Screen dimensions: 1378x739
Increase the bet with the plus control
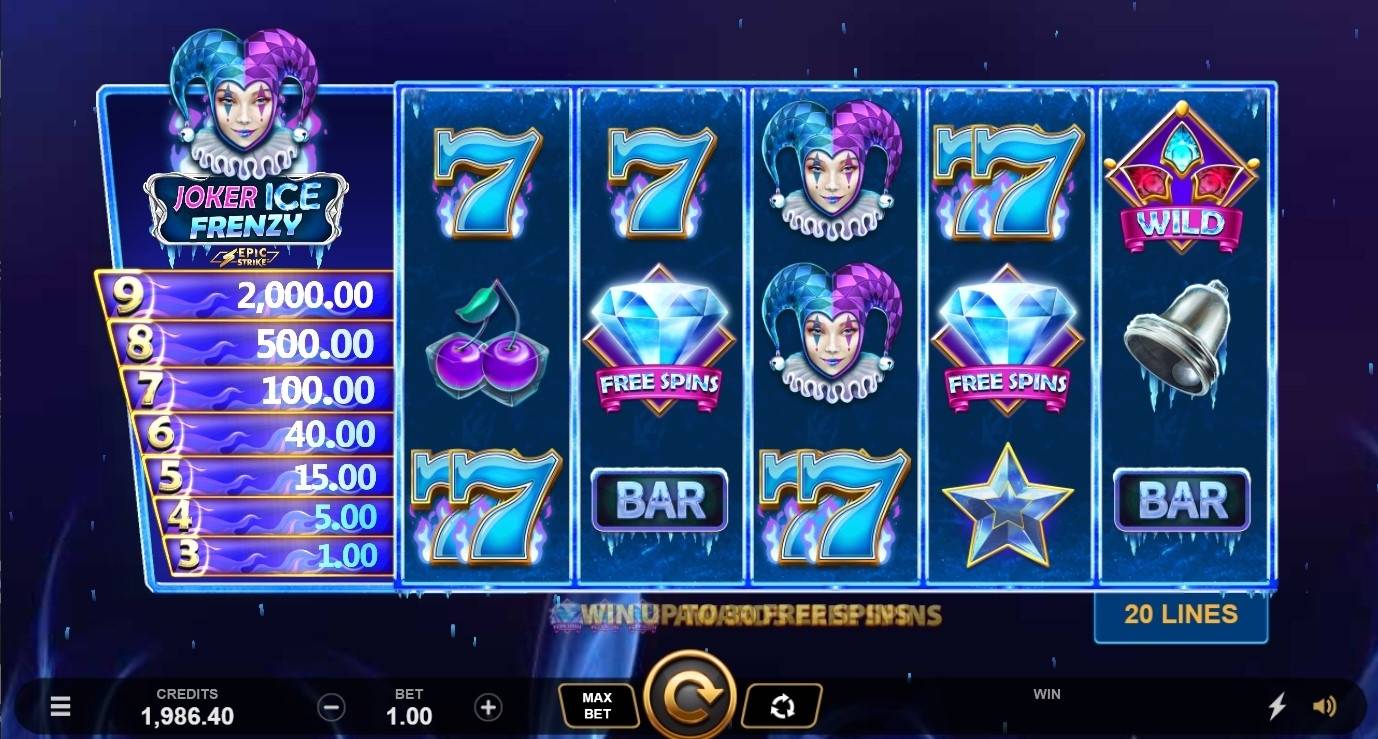tap(489, 706)
